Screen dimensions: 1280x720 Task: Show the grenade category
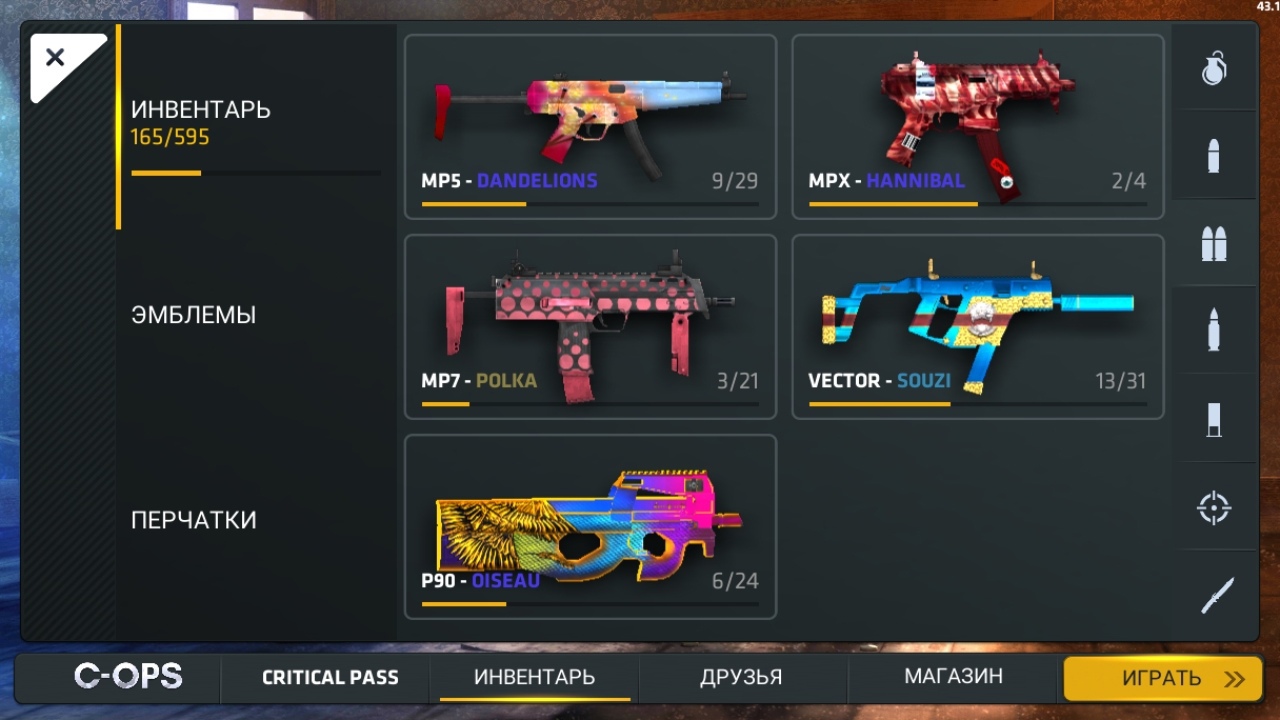(1214, 68)
